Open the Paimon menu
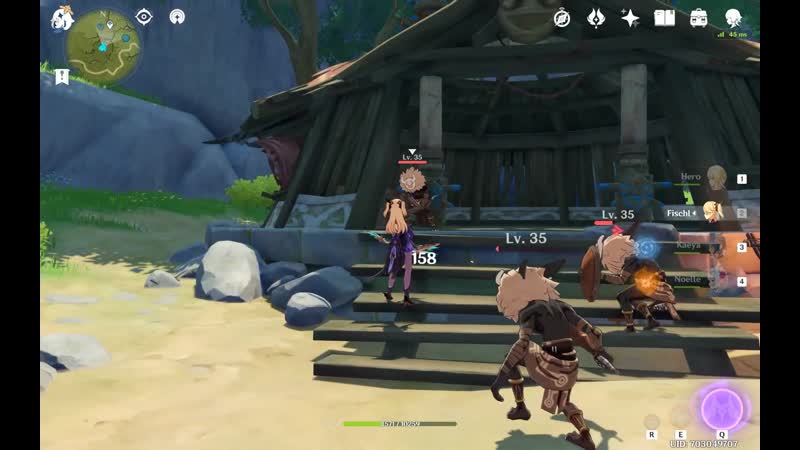Screen dimensions: 800x450 pos(61,17)
